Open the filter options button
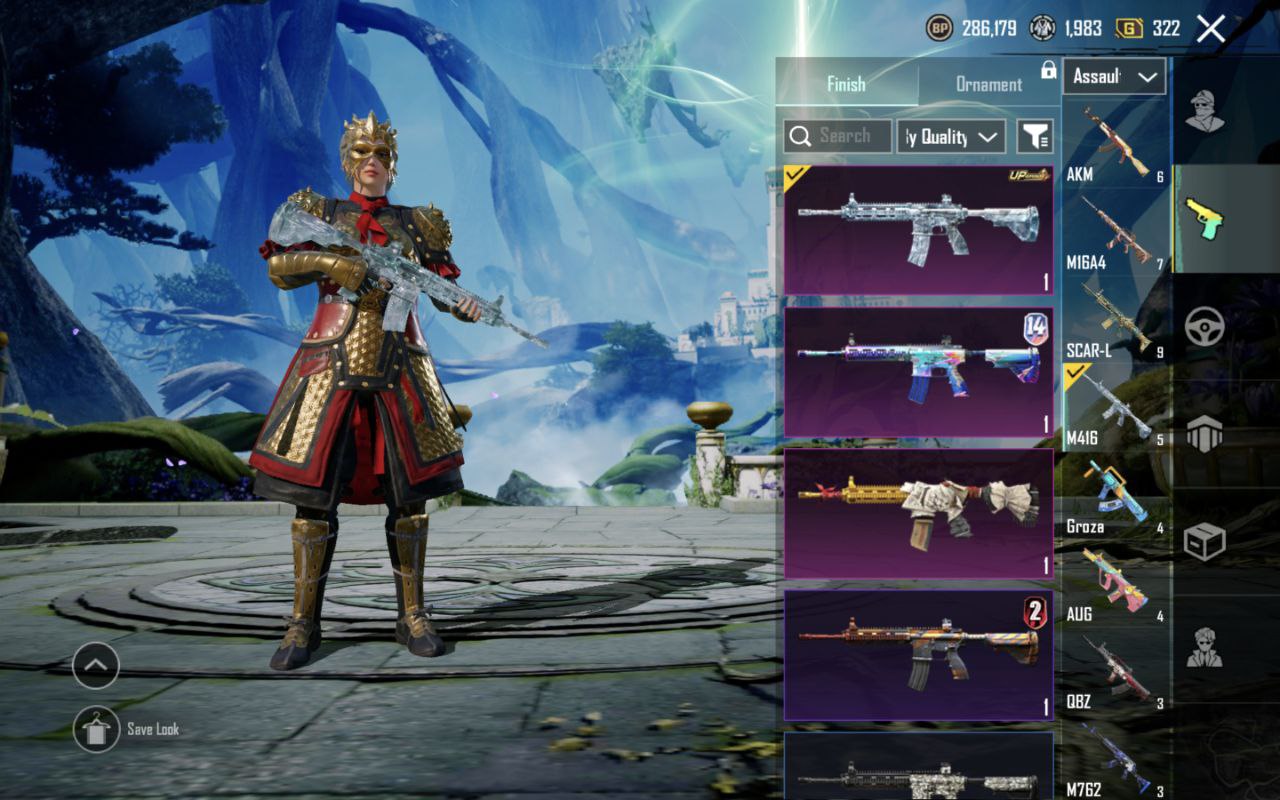The height and width of the screenshot is (800, 1280). tap(1035, 136)
